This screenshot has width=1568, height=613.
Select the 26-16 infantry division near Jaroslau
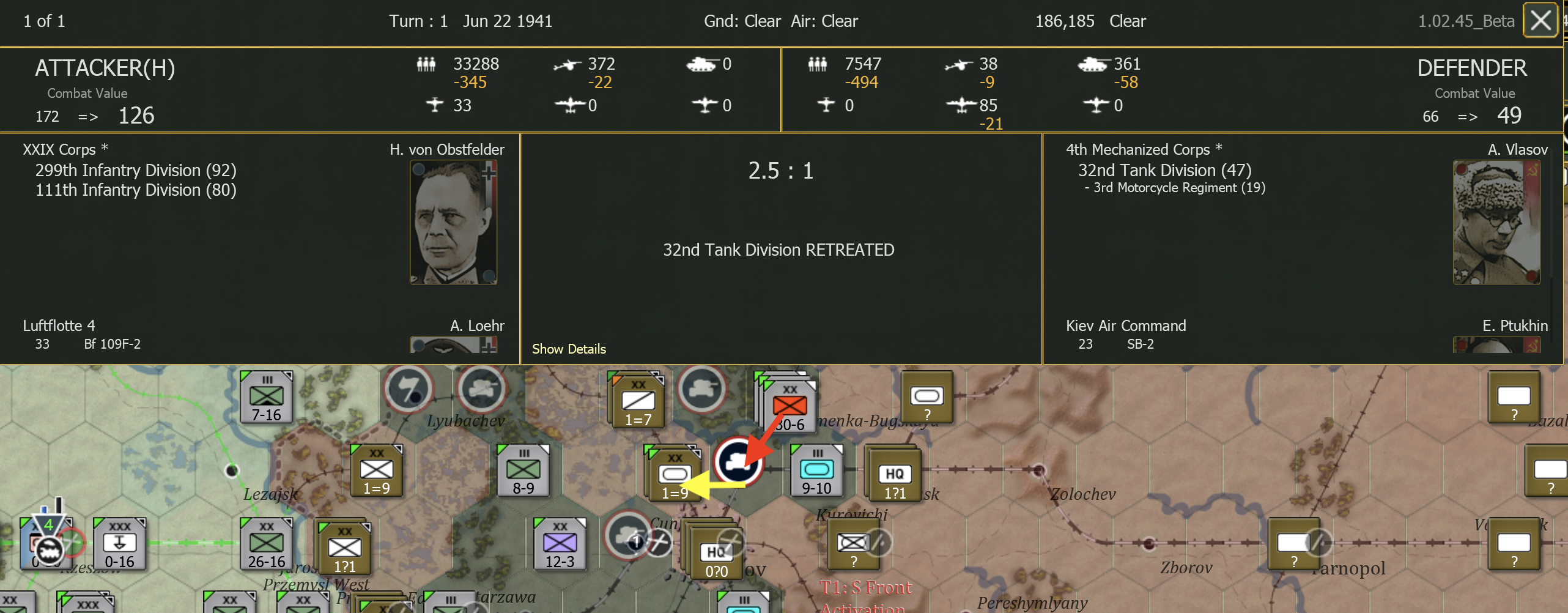[x=265, y=543]
